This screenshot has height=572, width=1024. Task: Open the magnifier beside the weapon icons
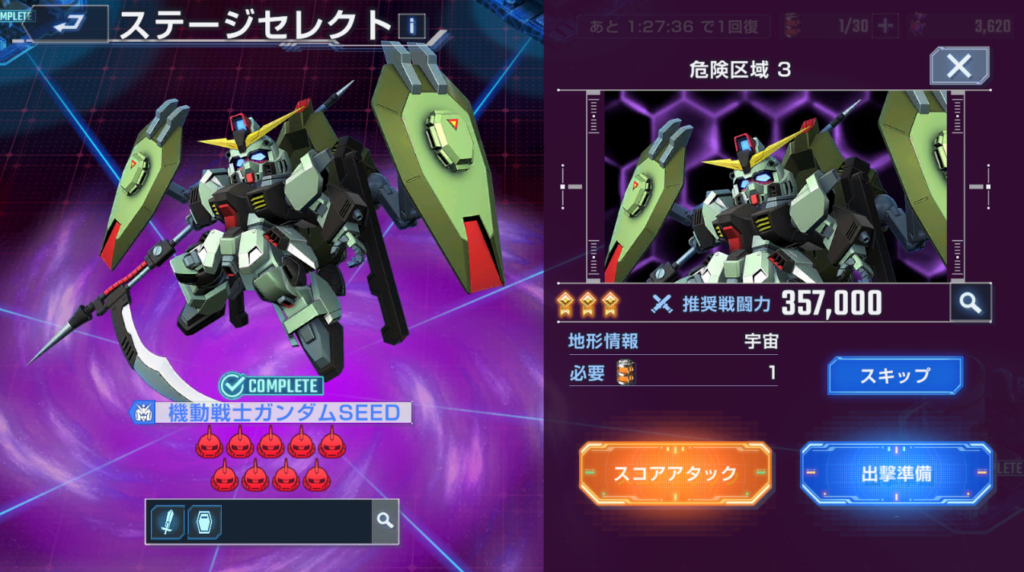(384, 520)
